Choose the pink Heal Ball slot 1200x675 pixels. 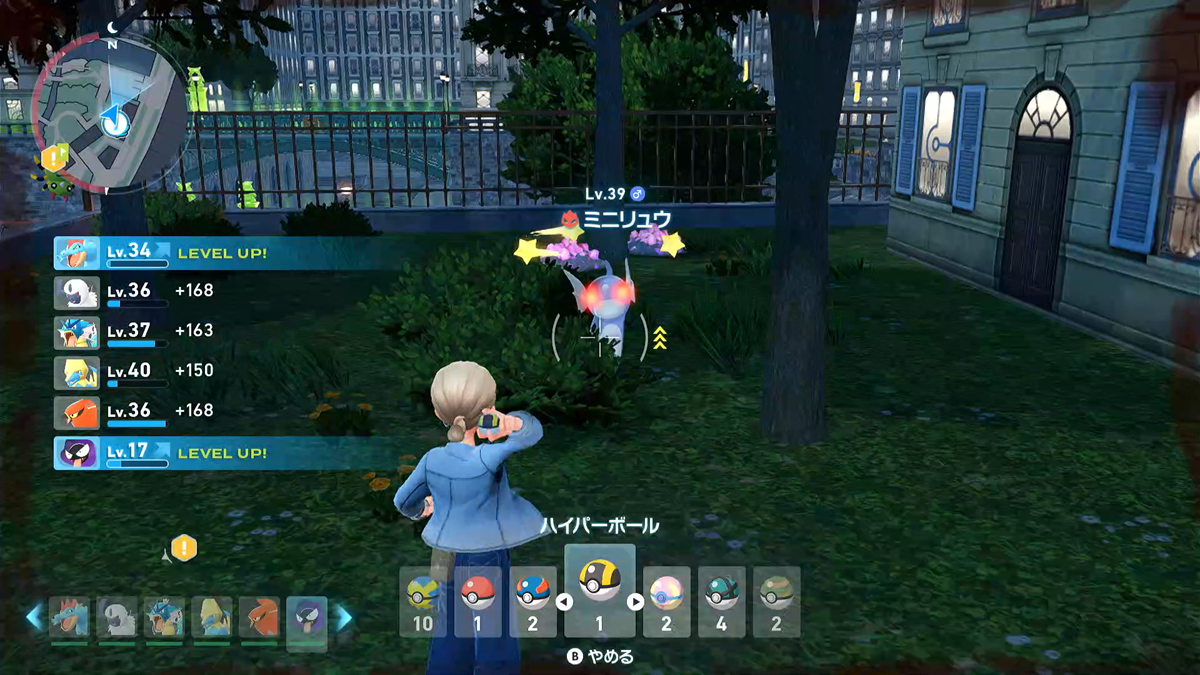pyautogui.click(x=667, y=602)
